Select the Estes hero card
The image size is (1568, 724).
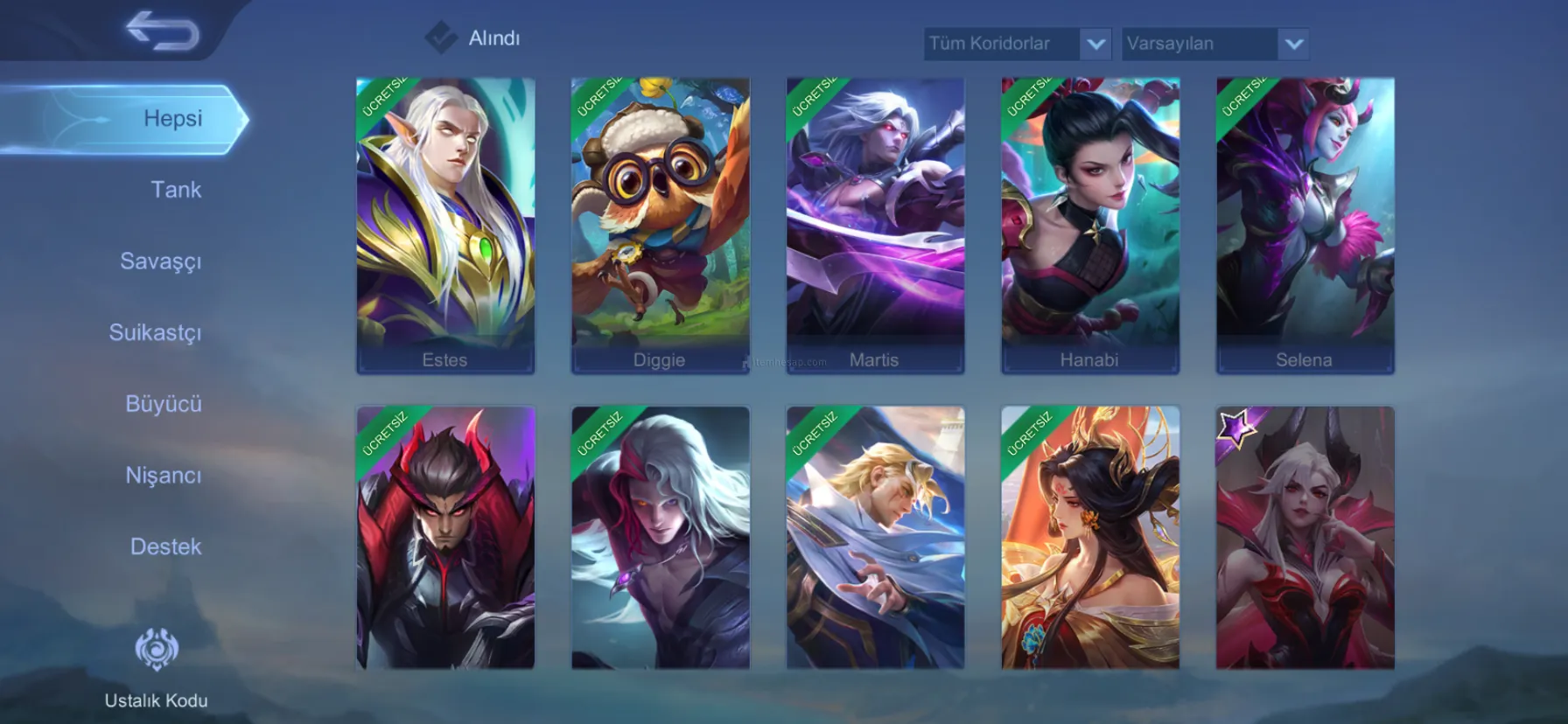click(445, 226)
